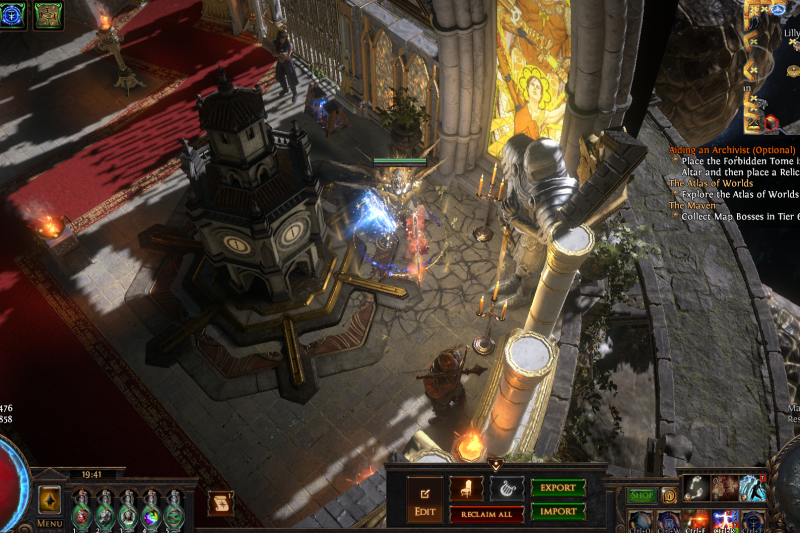
Task: Open the Edit hideout mode
Action: [424, 499]
